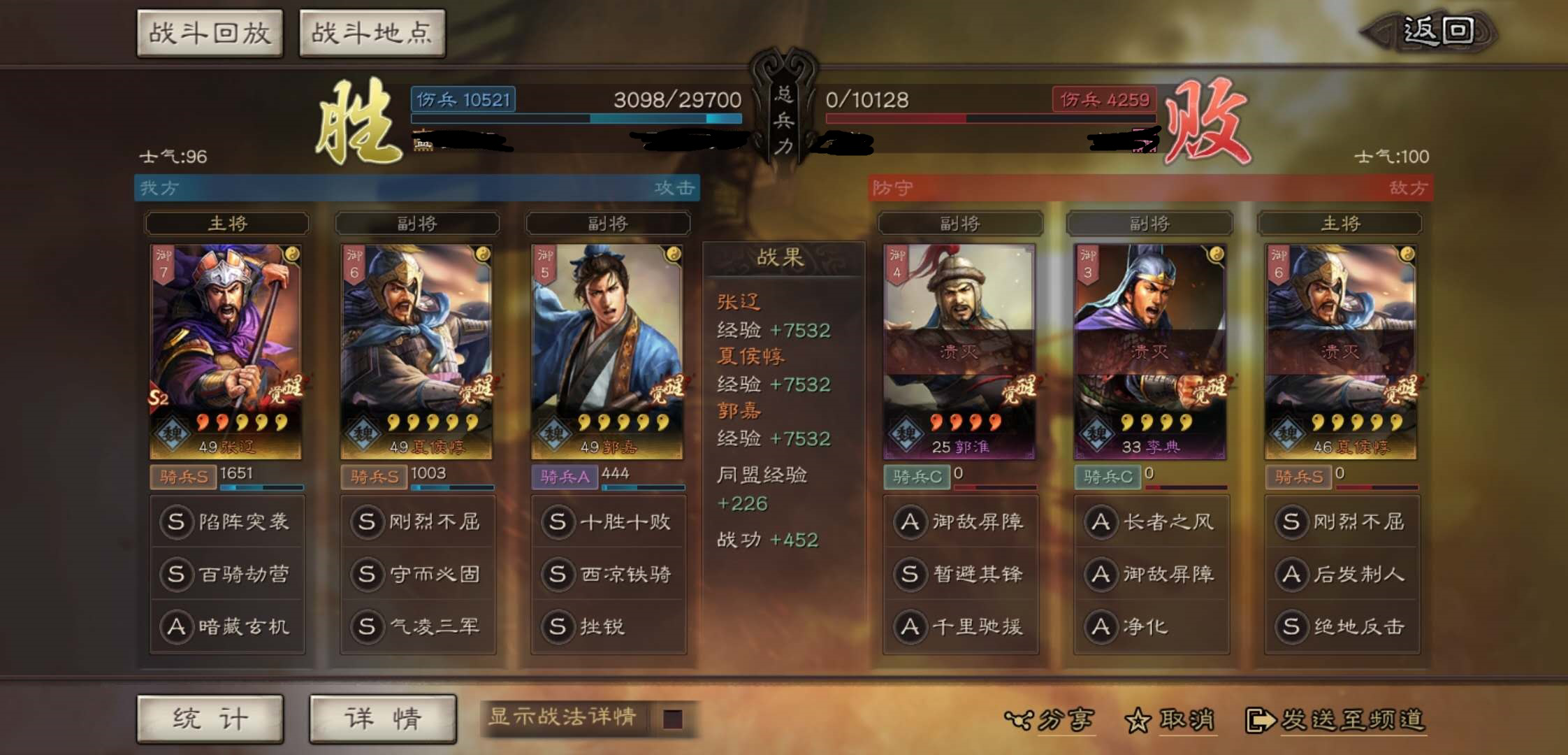Show the 战斗地点 battle location
The height and width of the screenshot is (755, 1568).
click(372, 34)
